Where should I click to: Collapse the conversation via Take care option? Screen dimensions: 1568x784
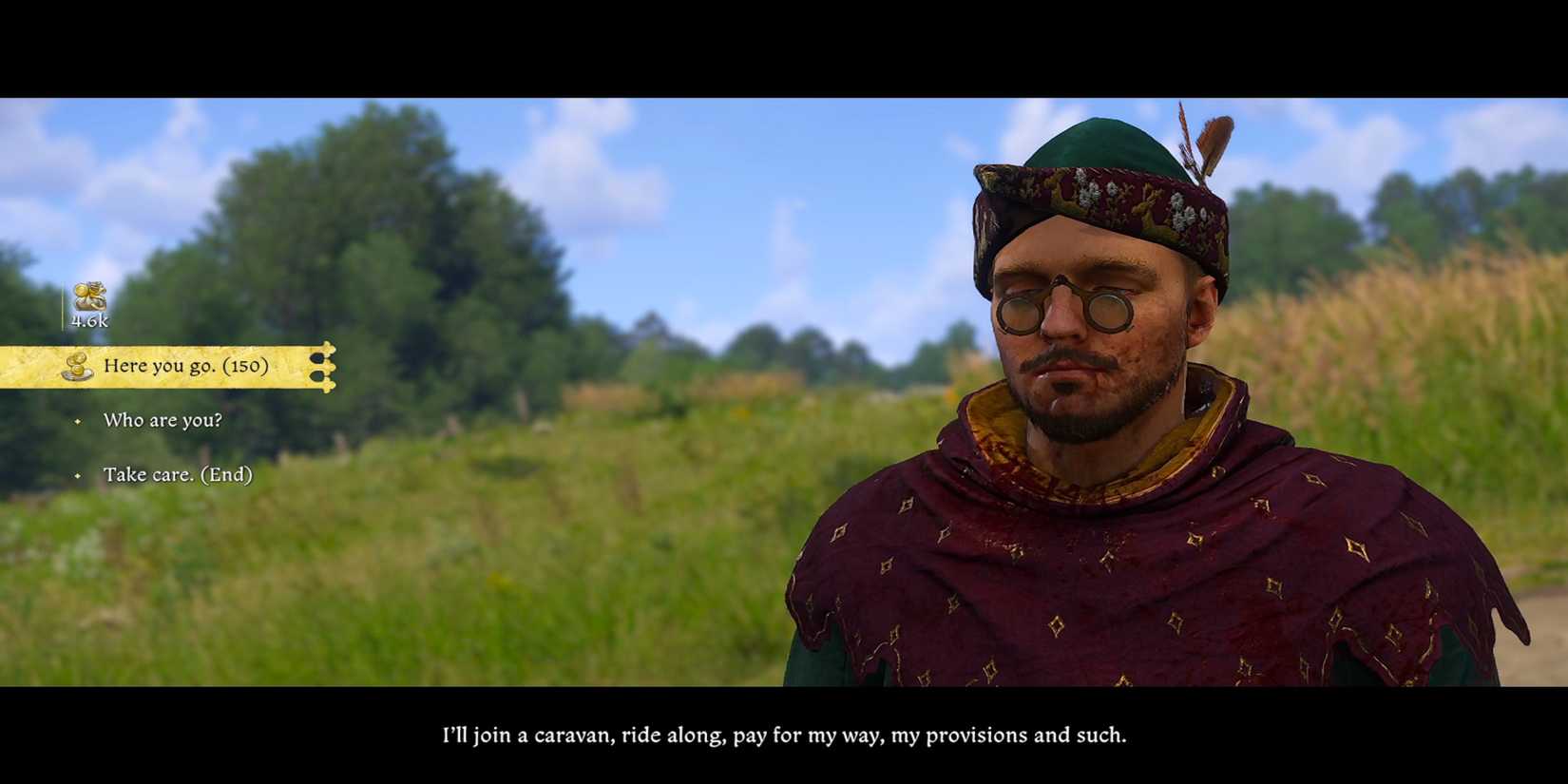click(x=181, y=474)
